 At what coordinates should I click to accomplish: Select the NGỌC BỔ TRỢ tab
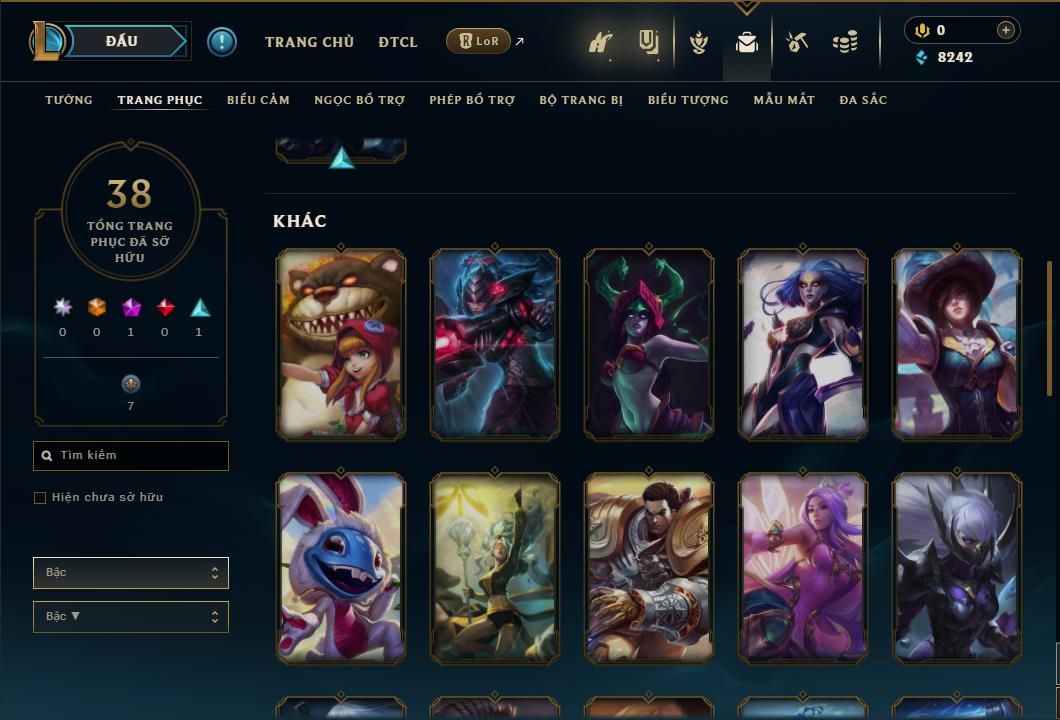click(x=359, y=100)
